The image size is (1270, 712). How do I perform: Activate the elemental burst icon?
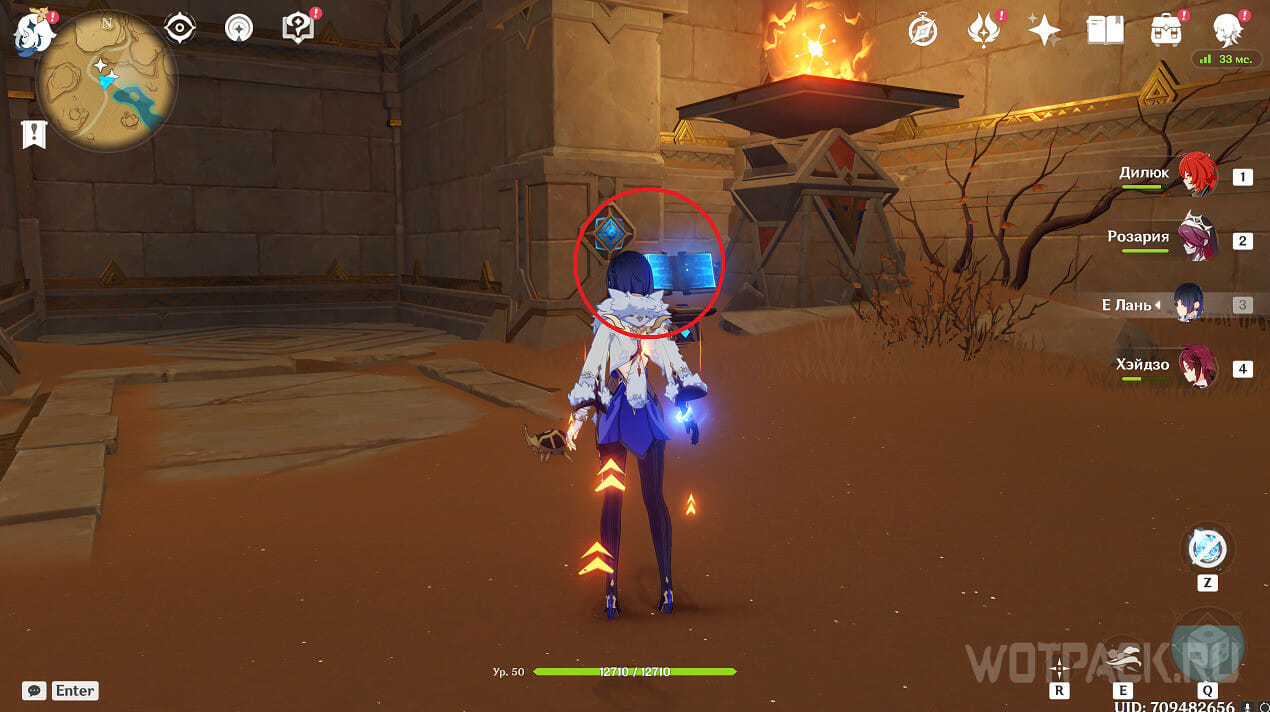coord(1207,642)
